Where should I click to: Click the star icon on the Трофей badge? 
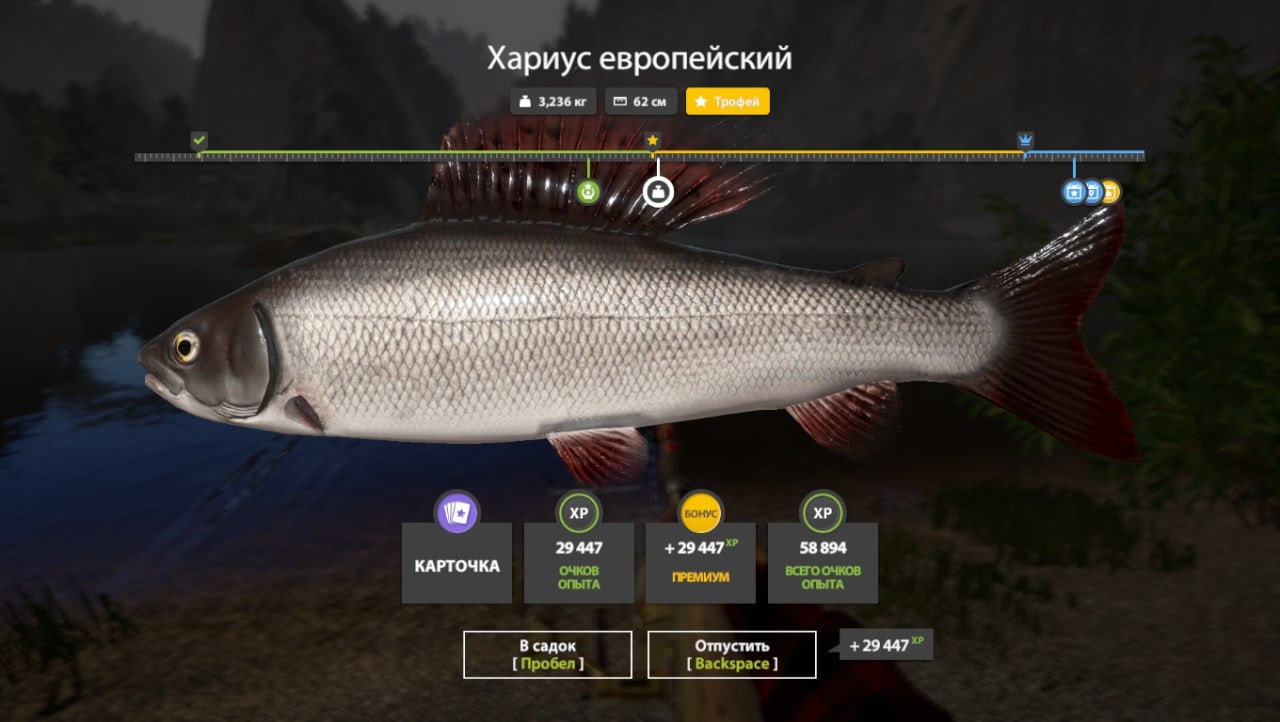point(699,100)
